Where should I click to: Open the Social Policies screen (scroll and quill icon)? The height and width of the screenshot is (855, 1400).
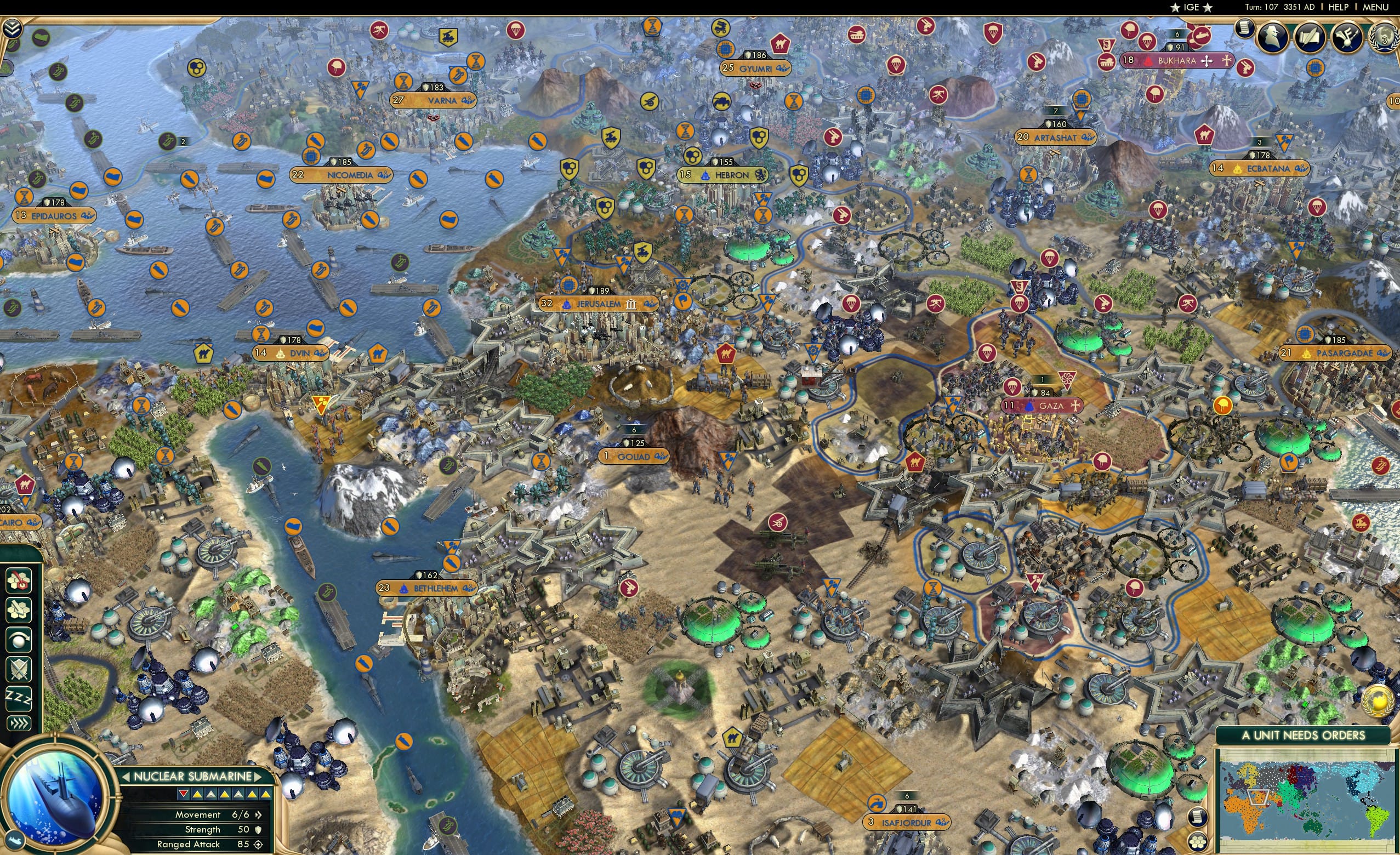coord(1311,37)
